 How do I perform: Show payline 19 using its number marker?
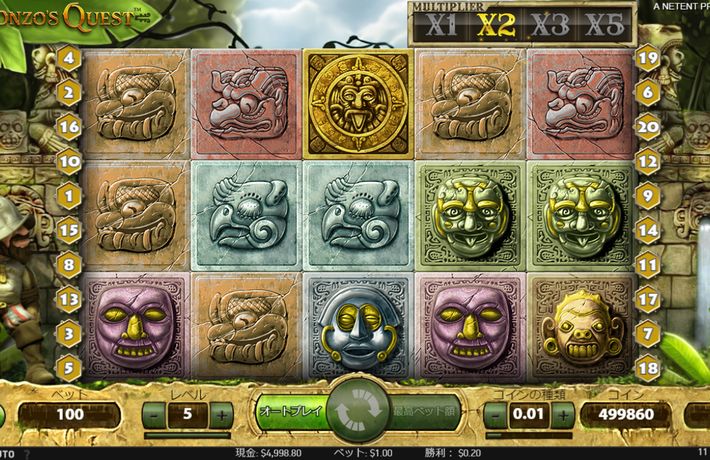tap(647, 58)
